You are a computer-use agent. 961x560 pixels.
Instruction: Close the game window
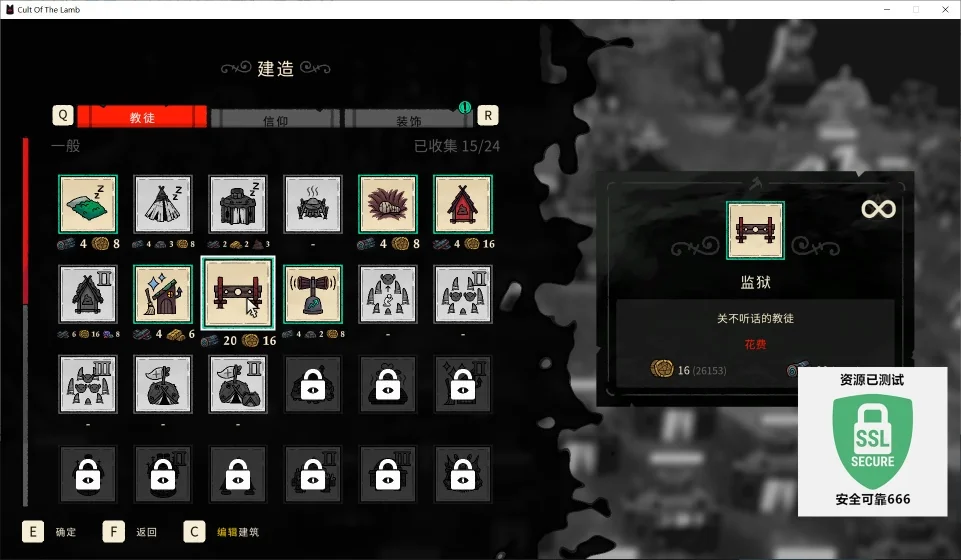[x=944, y=9]
